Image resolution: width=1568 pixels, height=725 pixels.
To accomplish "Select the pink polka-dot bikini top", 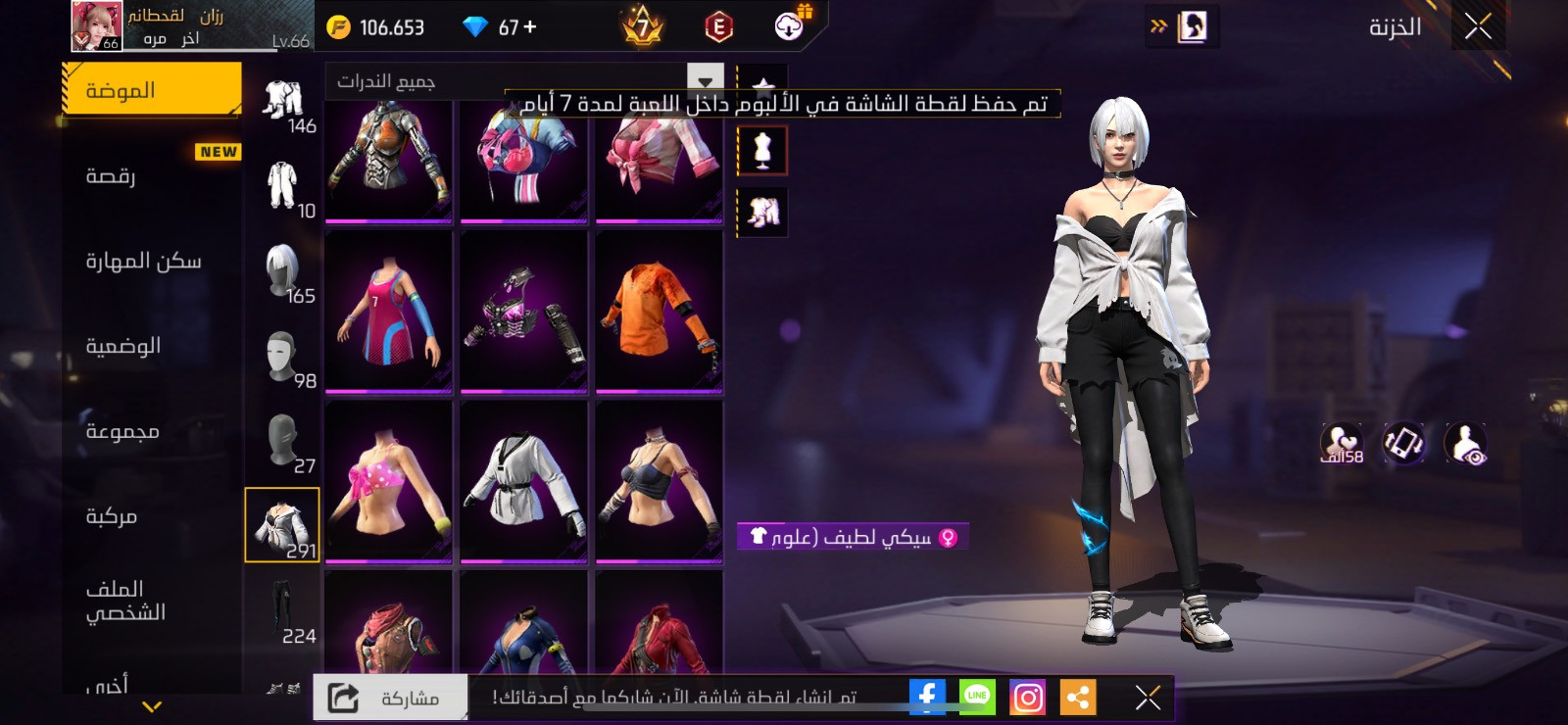I will (x=388, y=481).
